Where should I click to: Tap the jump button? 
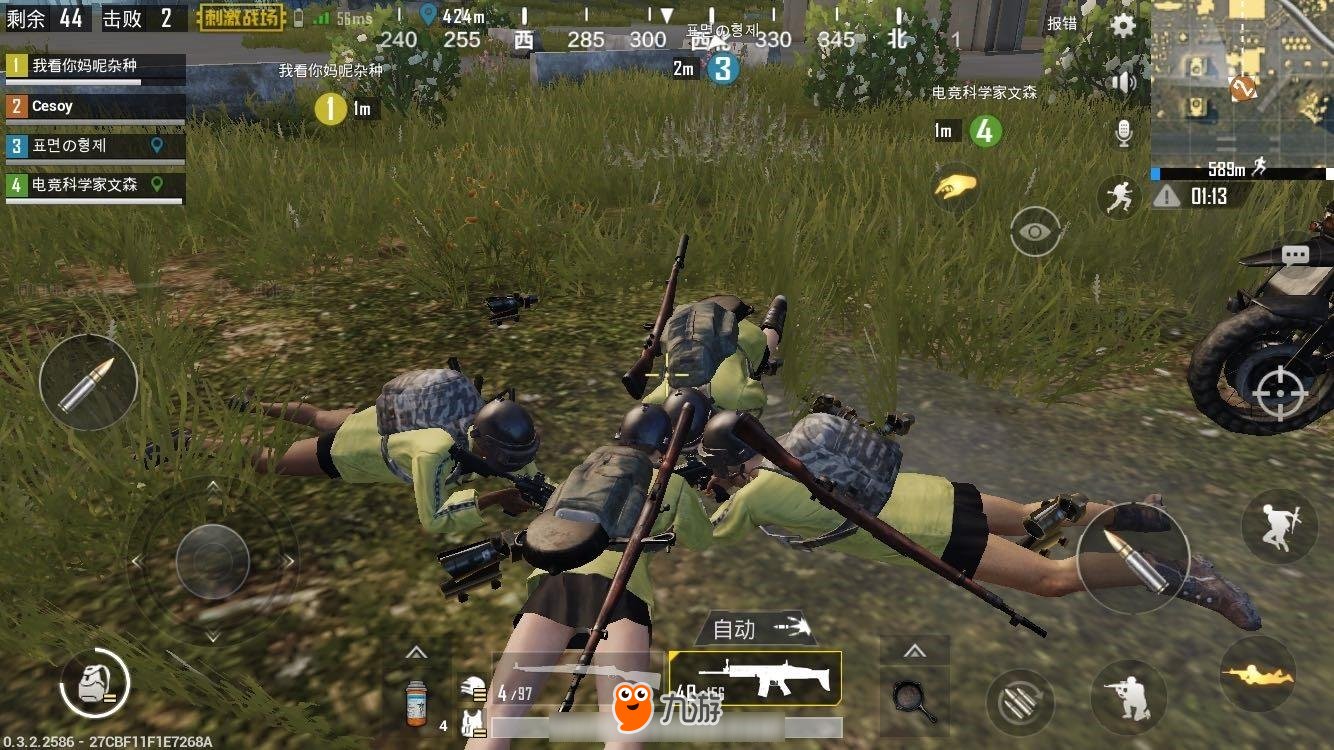click(x=1279, y=526)
